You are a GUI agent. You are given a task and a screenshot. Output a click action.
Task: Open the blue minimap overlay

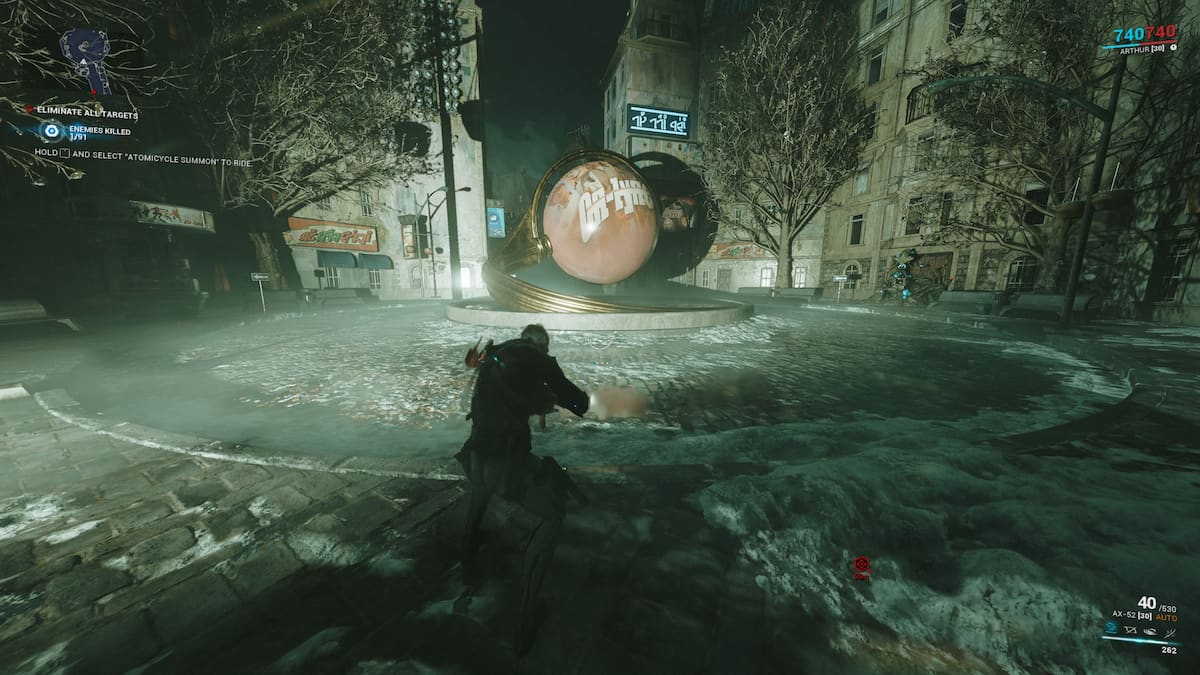(x=84, y=60)
